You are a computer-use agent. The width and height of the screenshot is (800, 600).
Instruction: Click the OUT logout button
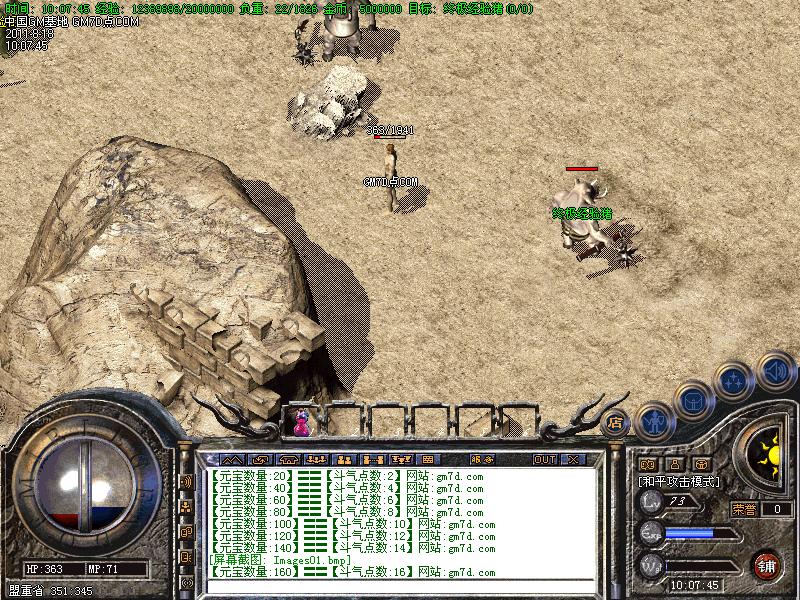point(544,460)
